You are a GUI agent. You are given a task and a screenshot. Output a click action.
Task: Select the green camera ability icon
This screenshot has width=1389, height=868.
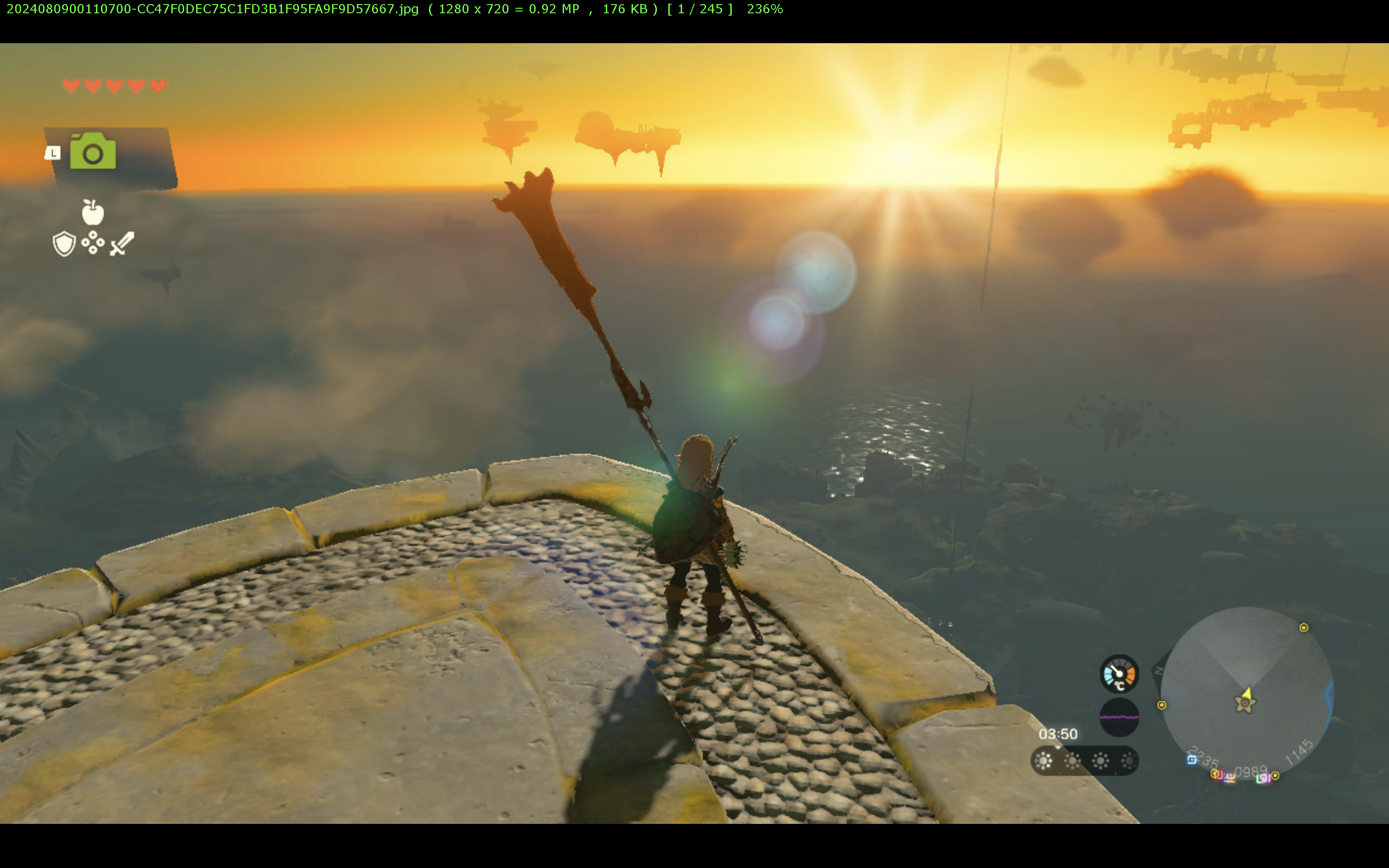(x=93, y=152)
